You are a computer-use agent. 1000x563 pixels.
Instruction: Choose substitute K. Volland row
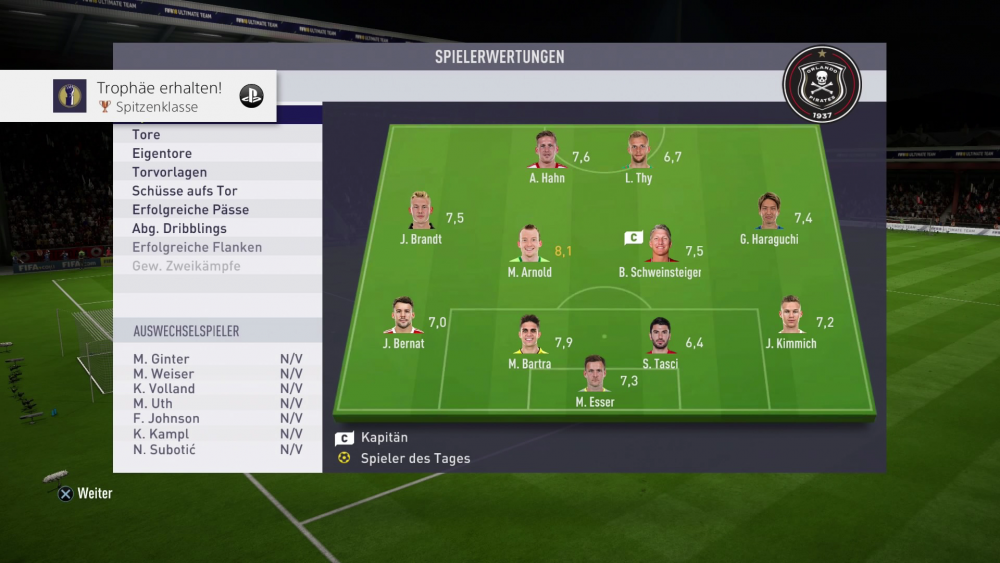point(218,389)
